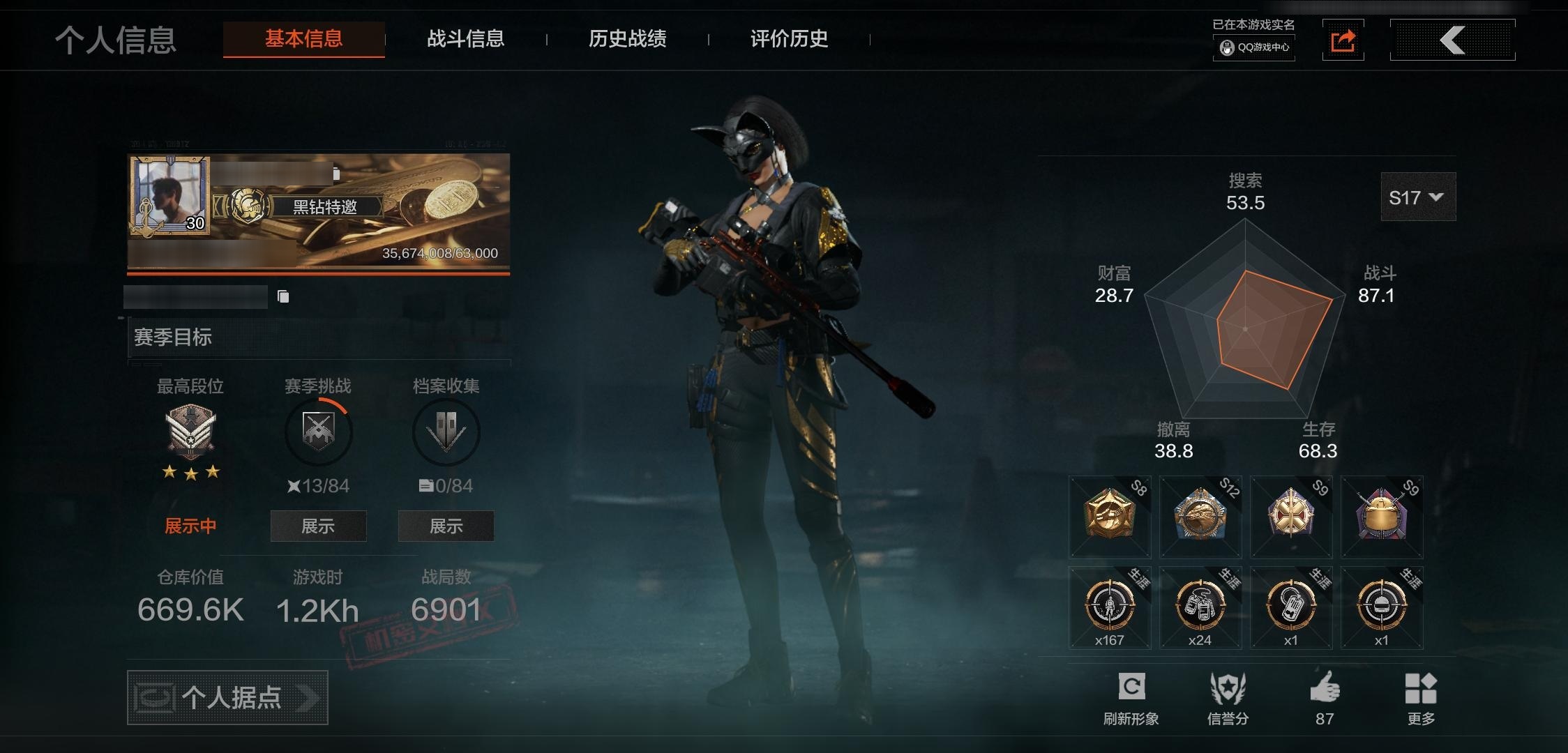The height and width of the screenshot is (753, 1568).
Task: Switch to the 战斗信息 tab
Action: pos(465,39)
